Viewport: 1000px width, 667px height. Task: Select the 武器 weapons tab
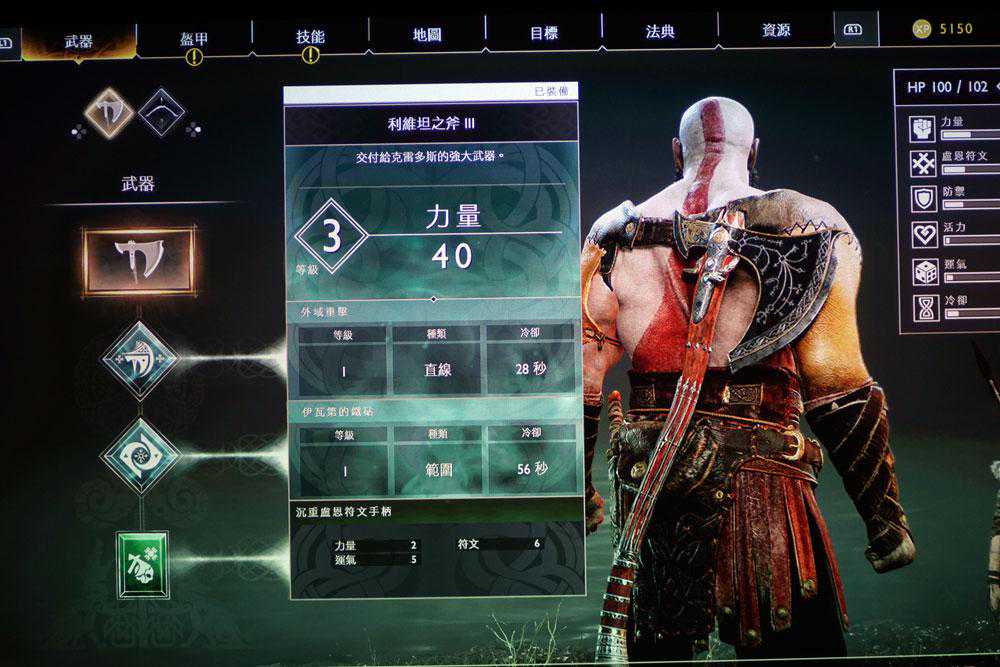point(79,41)
